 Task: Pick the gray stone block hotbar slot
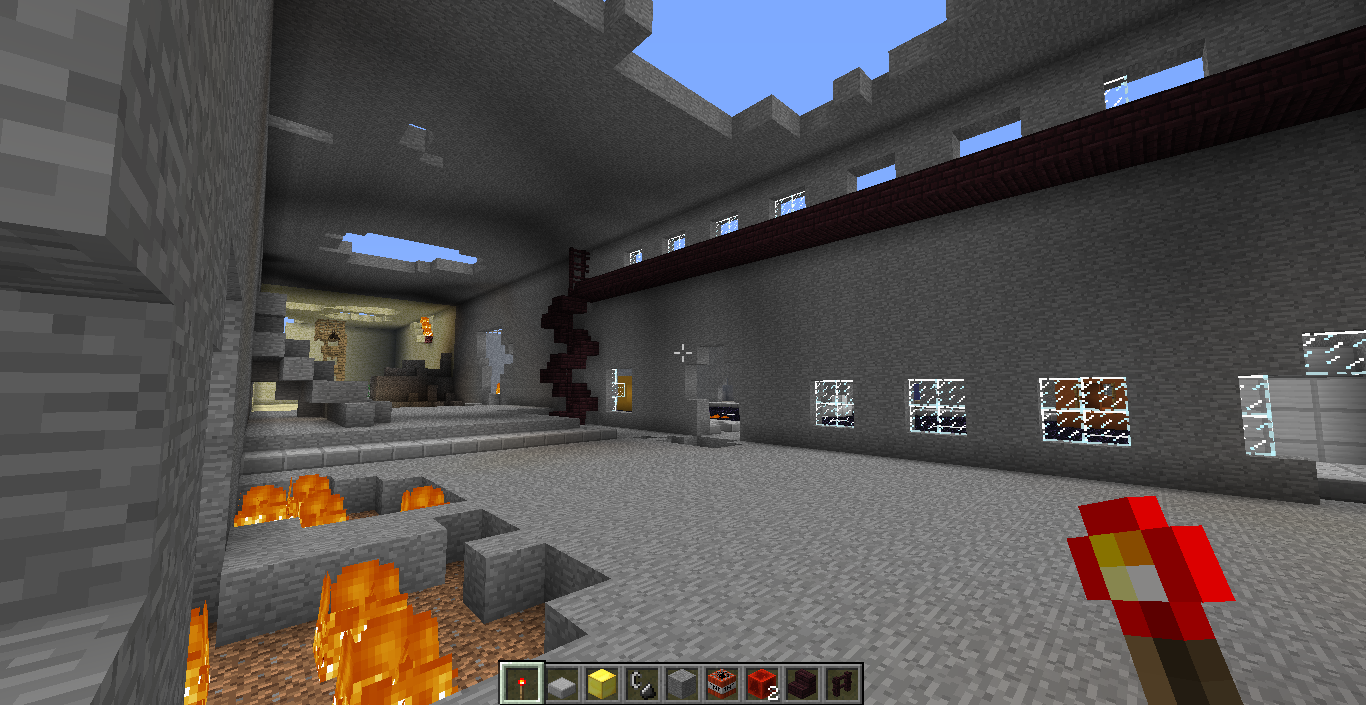coord(682,683)
